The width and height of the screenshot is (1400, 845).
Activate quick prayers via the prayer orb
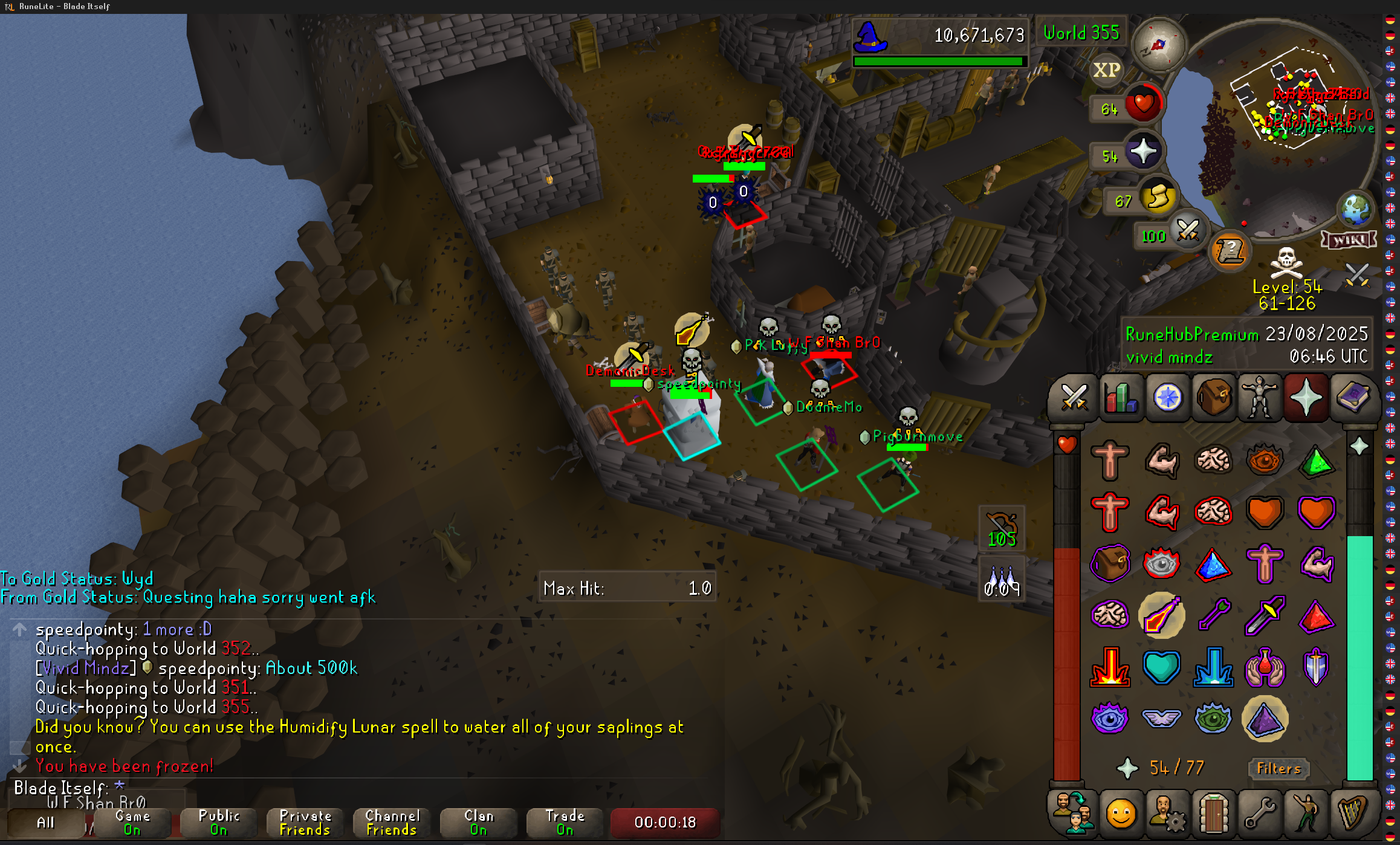click(x=1142, y=152)
